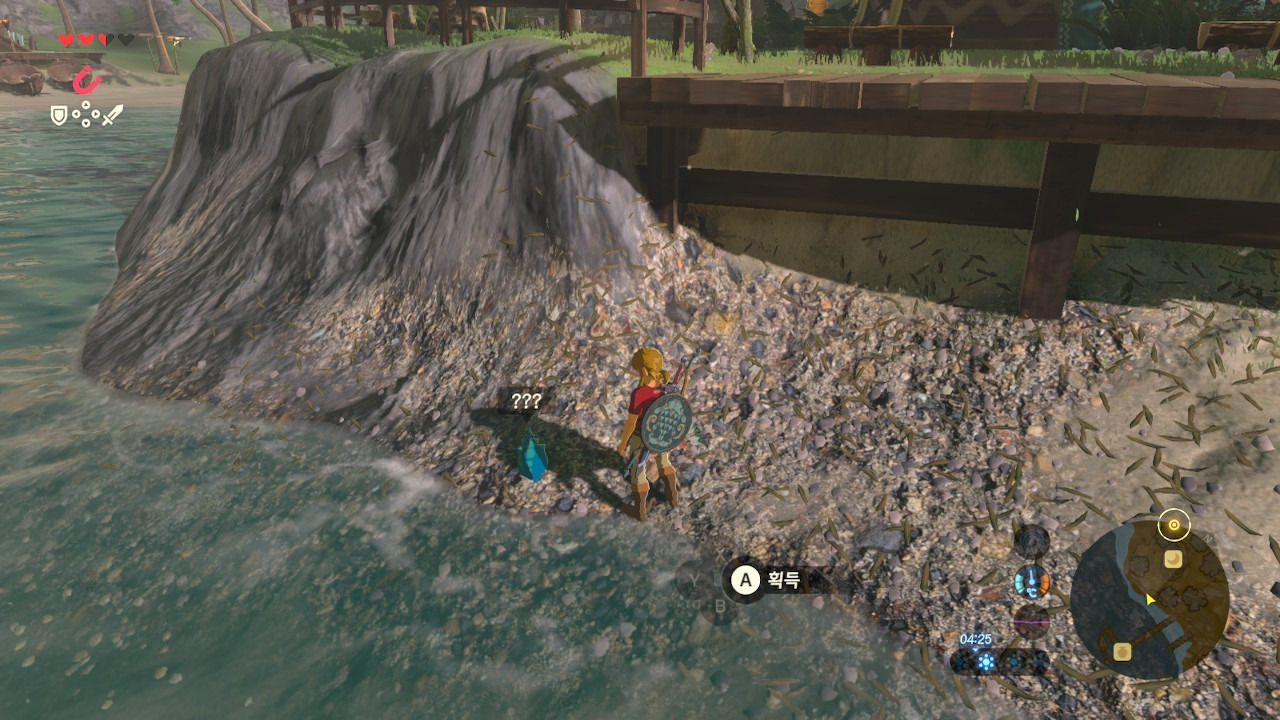The height and width of the screenshot is (720, 1280).
Task: Select the pot shop marker on minimap
Action: [x=1122, y=652]
